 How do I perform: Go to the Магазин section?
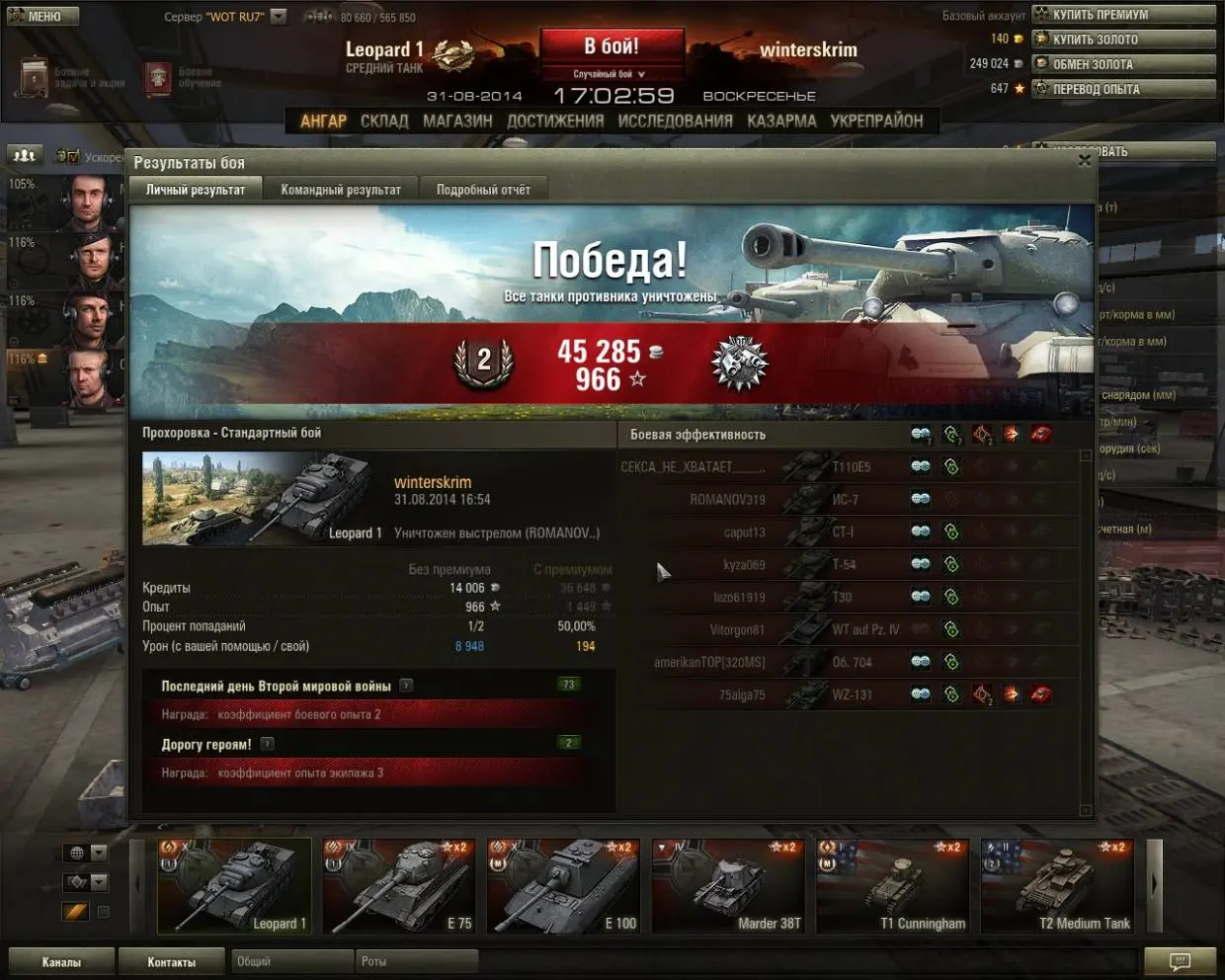[457, 121]
